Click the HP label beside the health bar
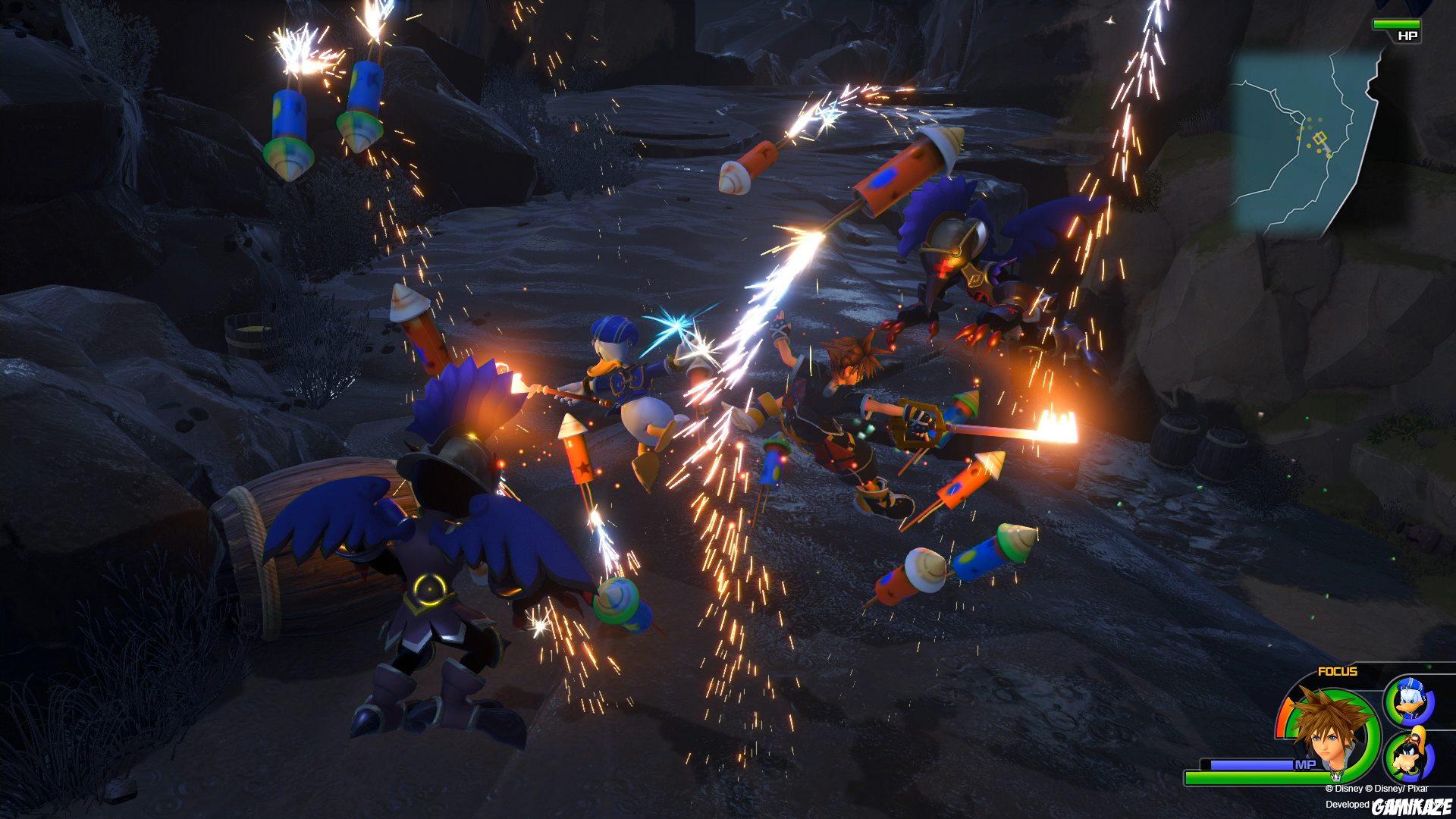 coord(1407,36)
